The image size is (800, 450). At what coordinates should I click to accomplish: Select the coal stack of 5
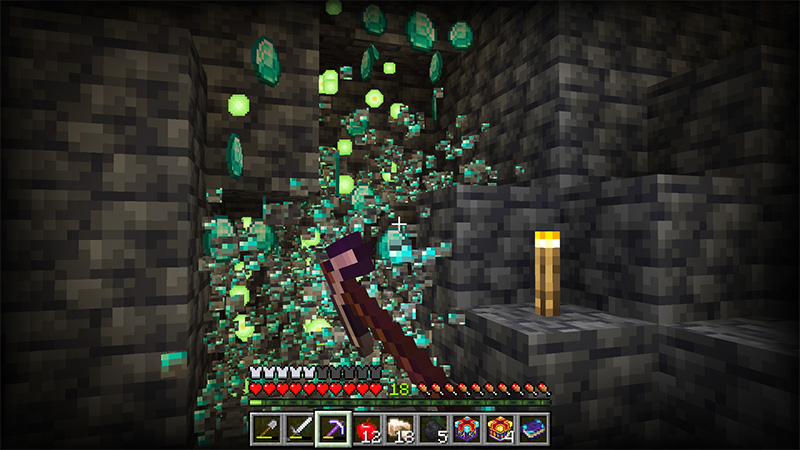[x=433, y=430]
